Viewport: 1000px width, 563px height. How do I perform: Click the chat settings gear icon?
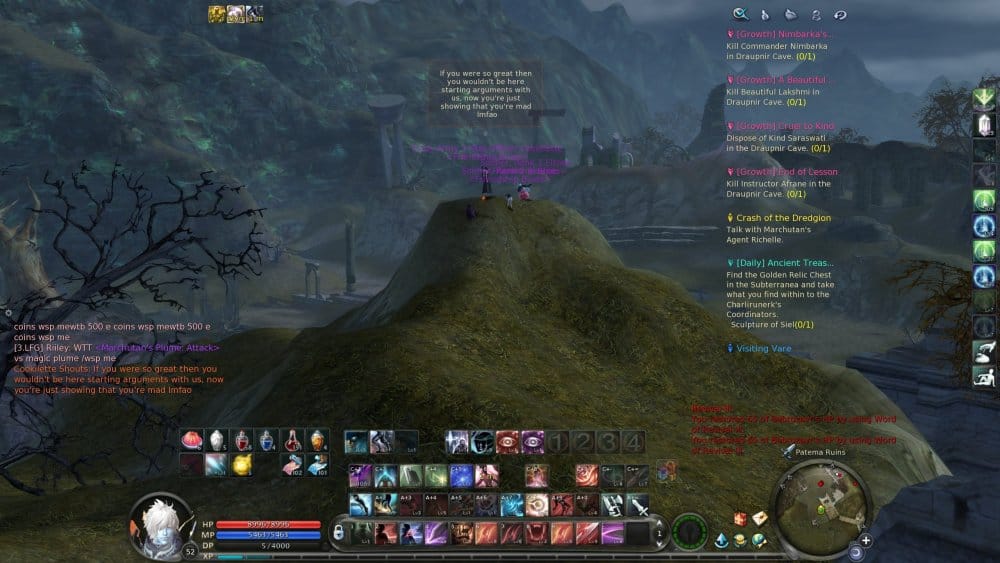(x=8, y=313)
